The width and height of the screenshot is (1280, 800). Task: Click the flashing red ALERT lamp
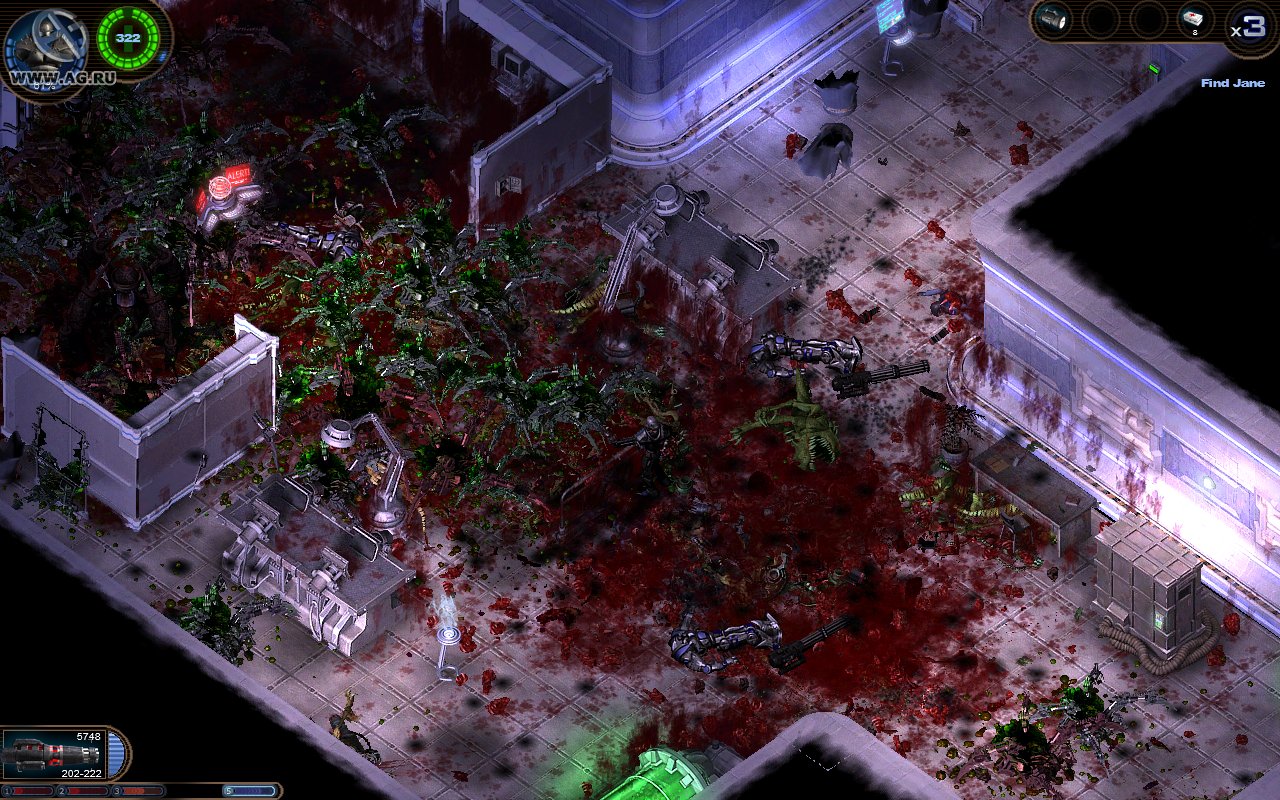[x=222, y=186]
